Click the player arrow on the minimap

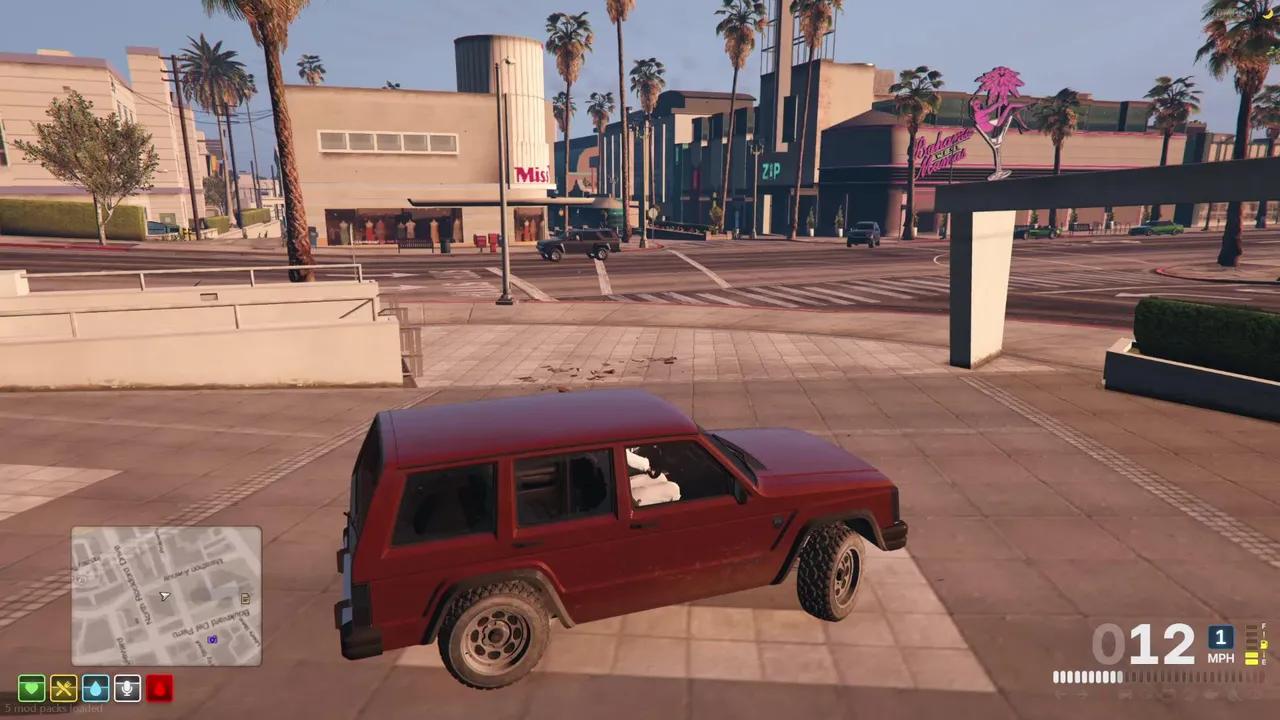[x=165, y=596]
